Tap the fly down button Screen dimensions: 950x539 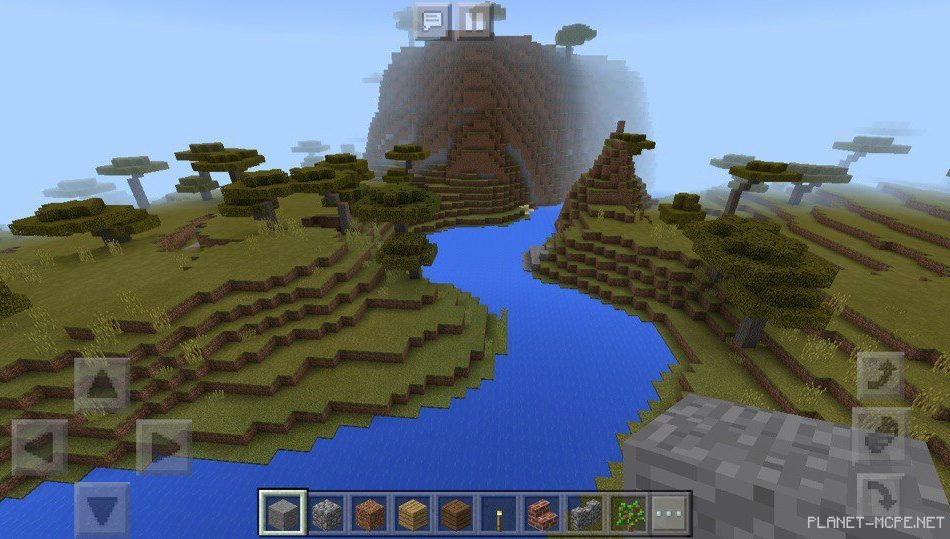[x=881, y=494]
